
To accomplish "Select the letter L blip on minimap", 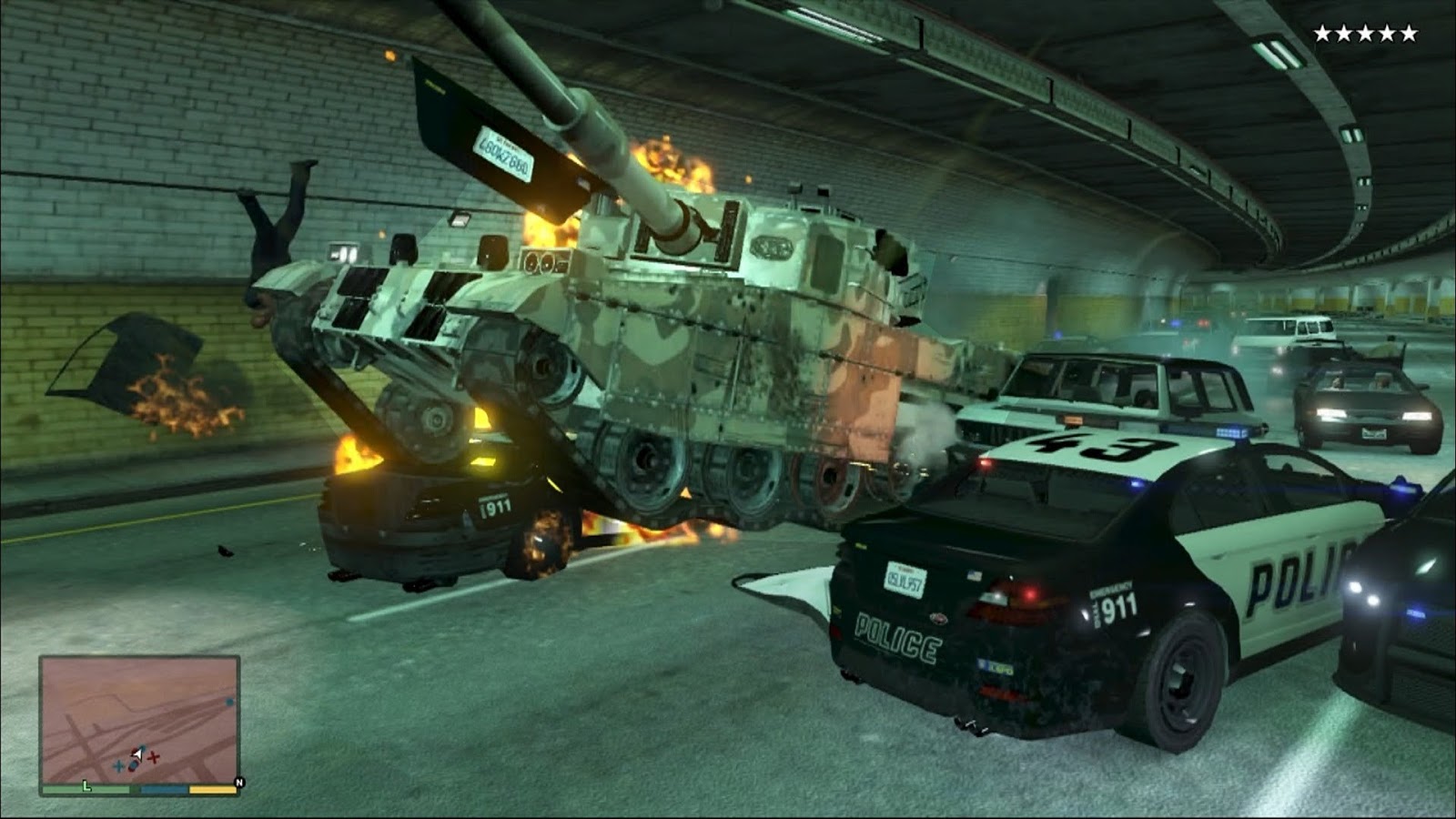I will pos(87,785).
